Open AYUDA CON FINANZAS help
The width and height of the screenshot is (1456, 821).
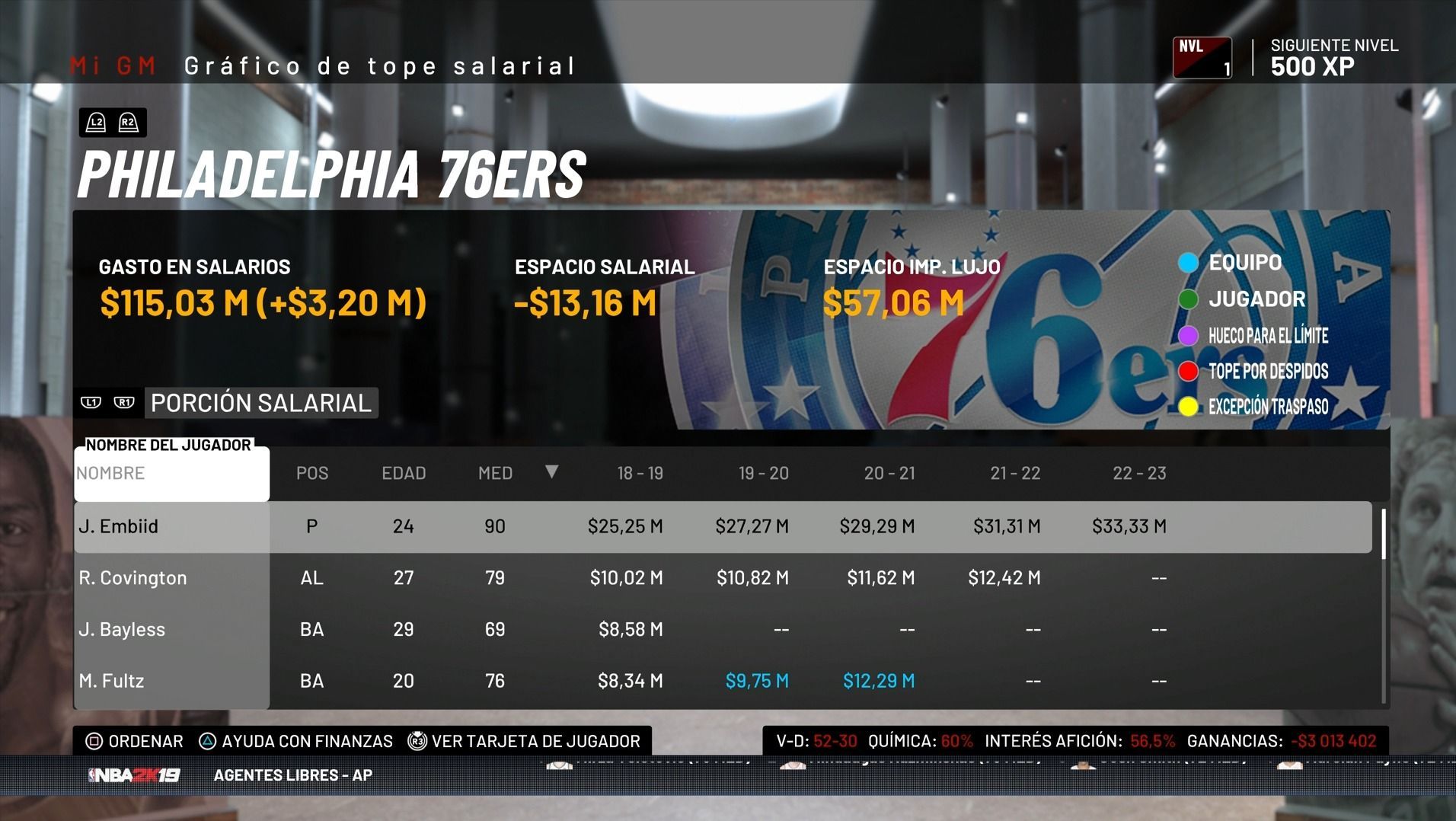pyautogui.click(x=296, y=741)
